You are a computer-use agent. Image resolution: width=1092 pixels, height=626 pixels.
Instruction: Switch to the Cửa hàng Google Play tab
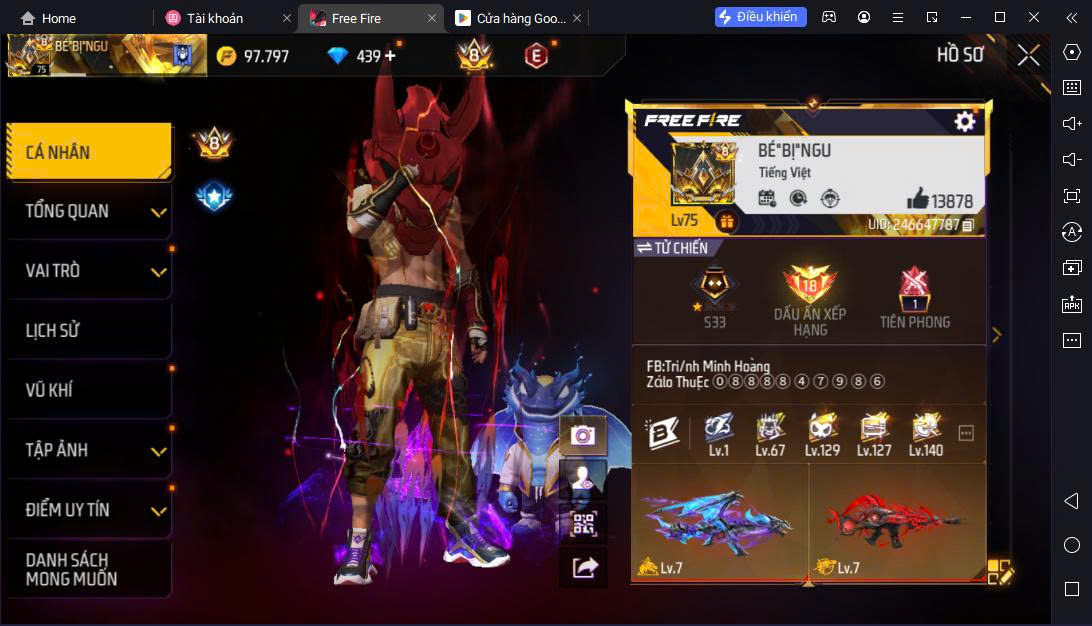512,18
